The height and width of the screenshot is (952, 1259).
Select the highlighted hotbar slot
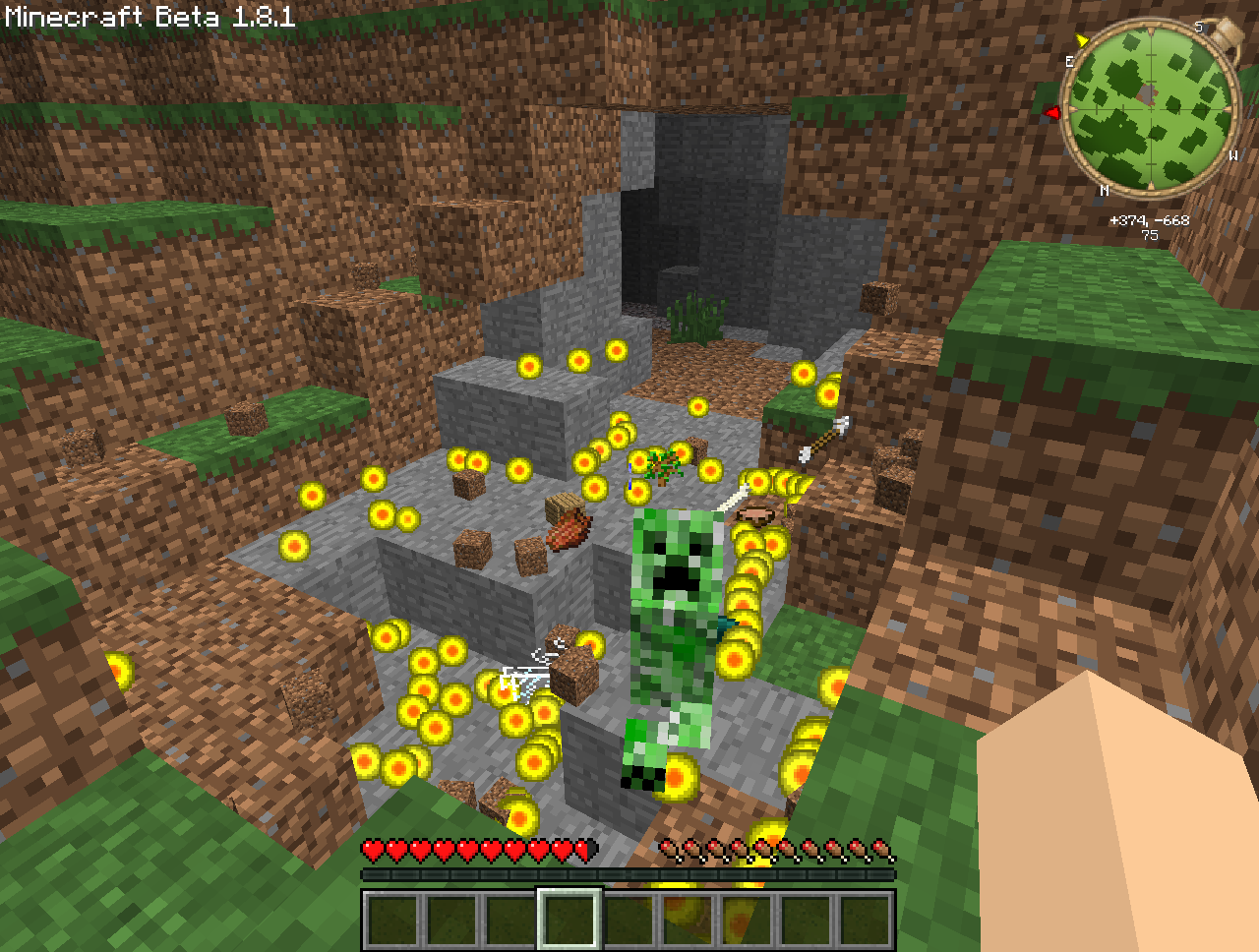coord(569,920)
